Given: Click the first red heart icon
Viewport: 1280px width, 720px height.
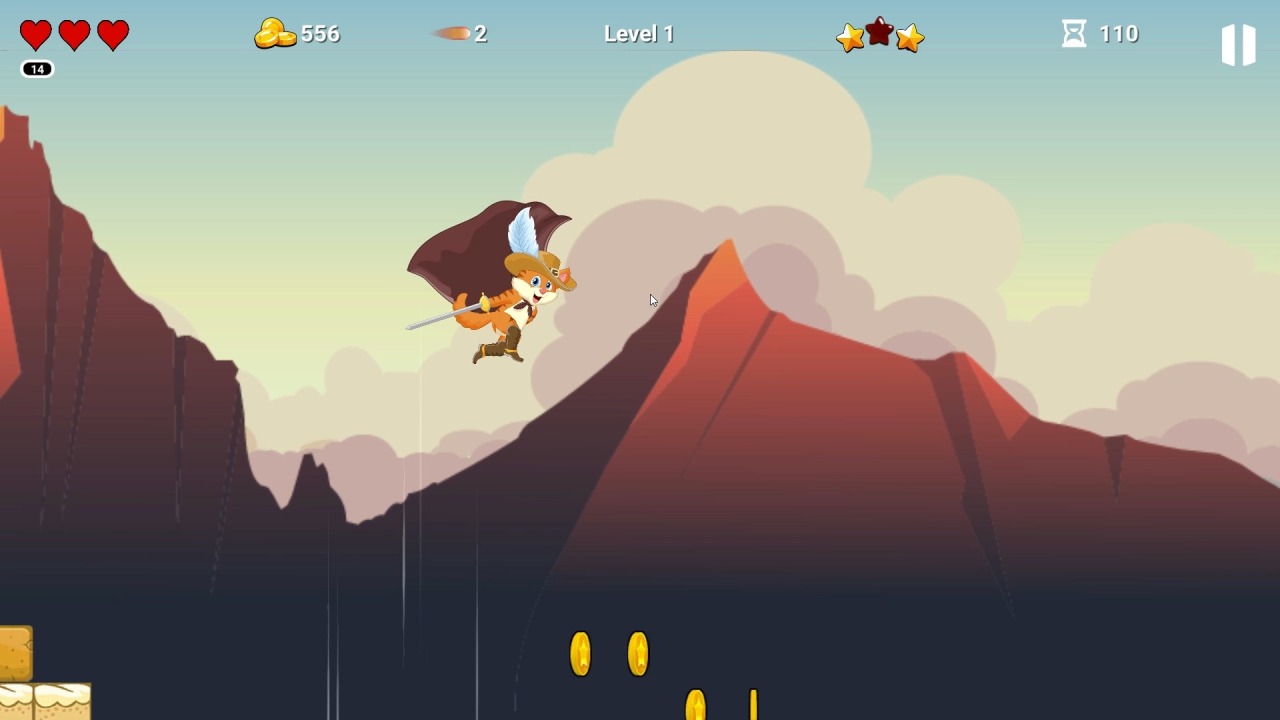Looking at the screenshot, I should pos(35,35).
